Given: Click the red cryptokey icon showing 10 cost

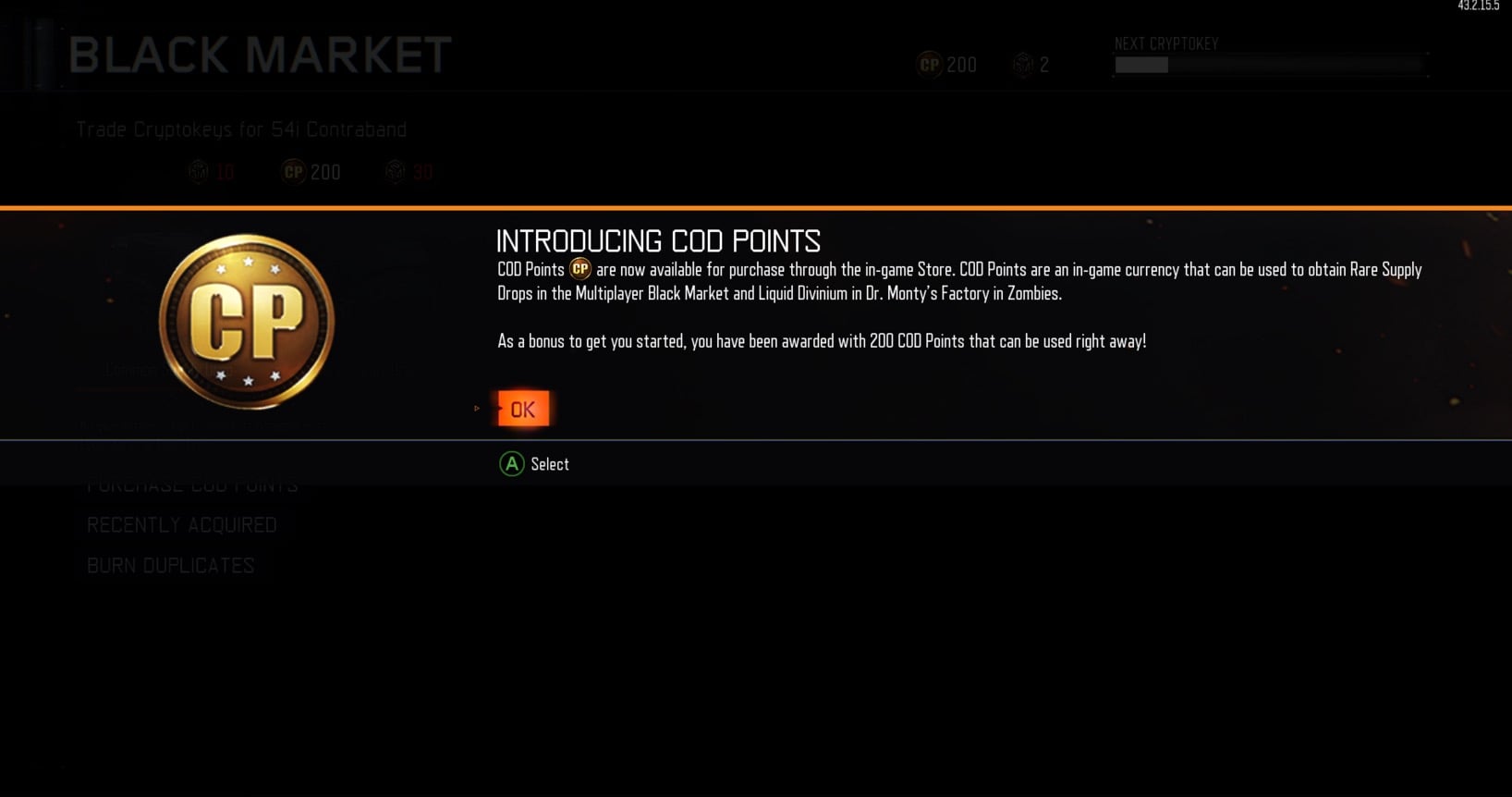Looking at the screenshot, I should [199, 171].
